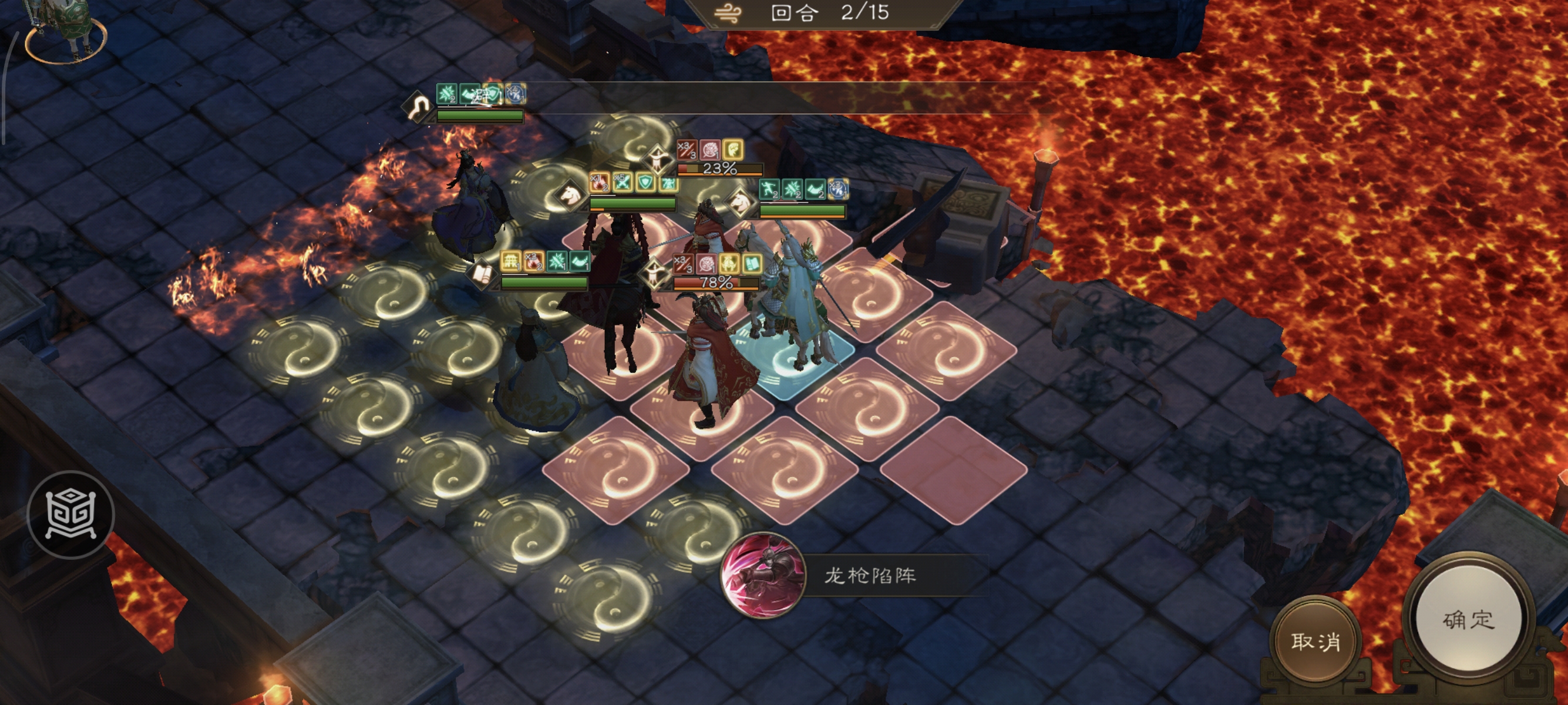Select the enemy status showing 78% health

click(716, 282)
